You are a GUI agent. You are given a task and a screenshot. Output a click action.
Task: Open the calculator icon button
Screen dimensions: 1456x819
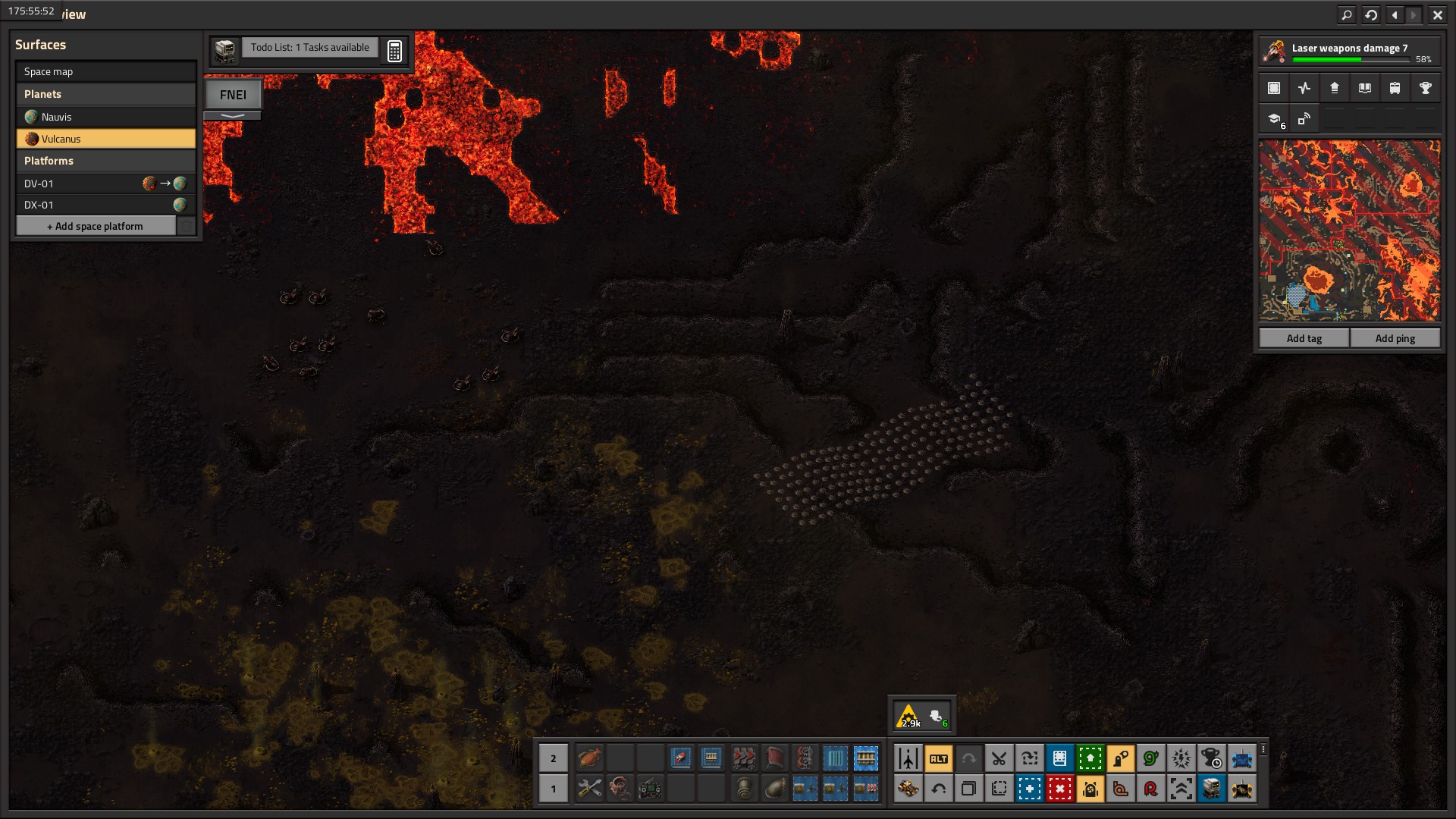[394, 51]
